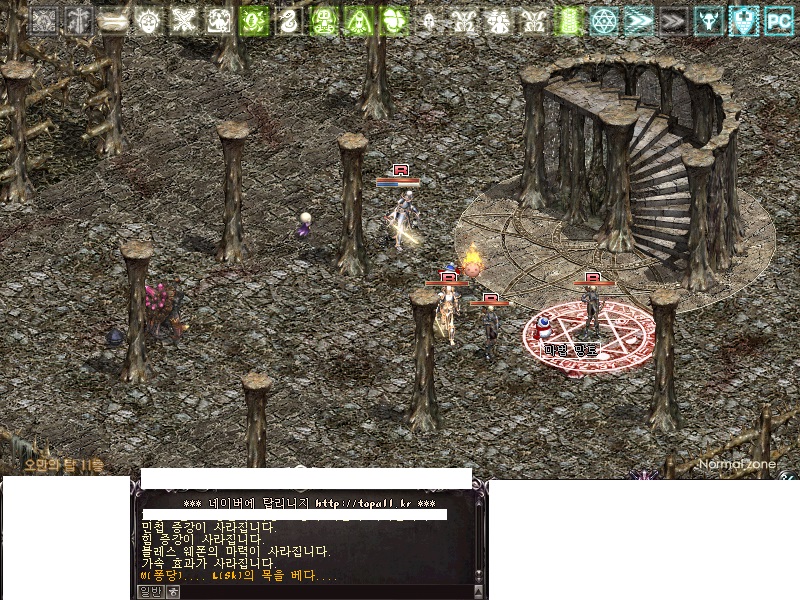800x600 pixels.
Task: Select the horned skull buff icon
Action: 708,19
